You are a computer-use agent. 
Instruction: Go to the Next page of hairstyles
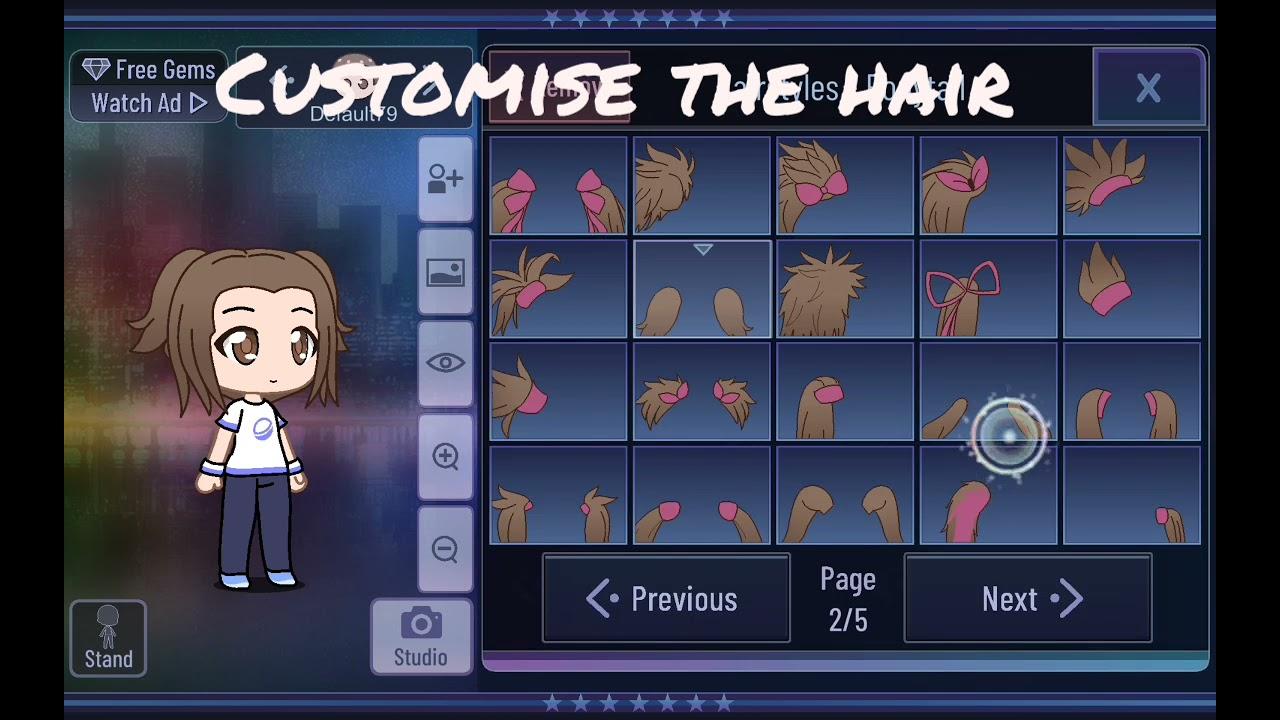[x=1028, y=599]
